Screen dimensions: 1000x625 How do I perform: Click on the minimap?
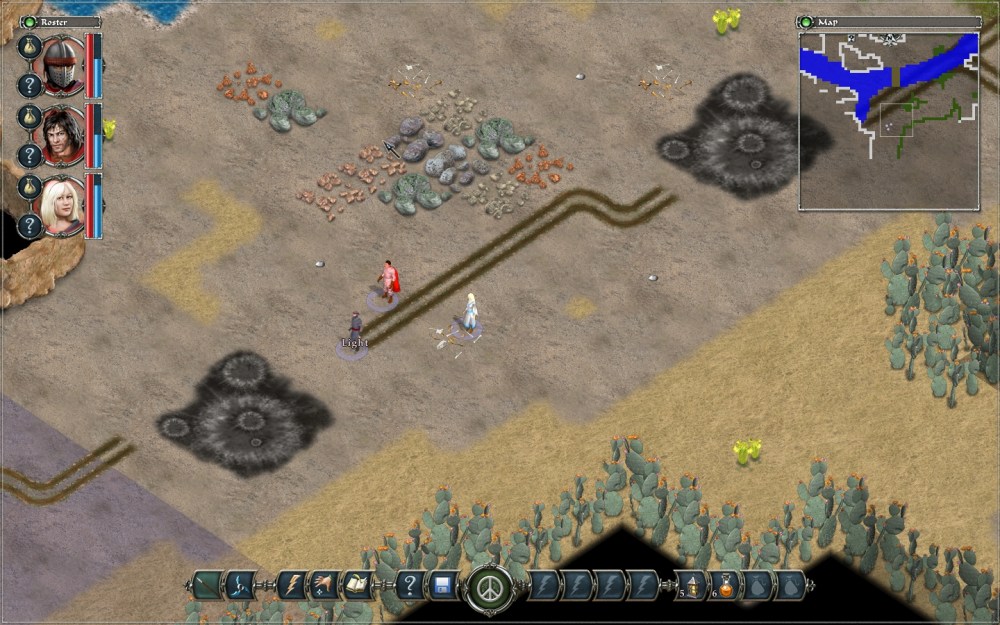[888, 120]
